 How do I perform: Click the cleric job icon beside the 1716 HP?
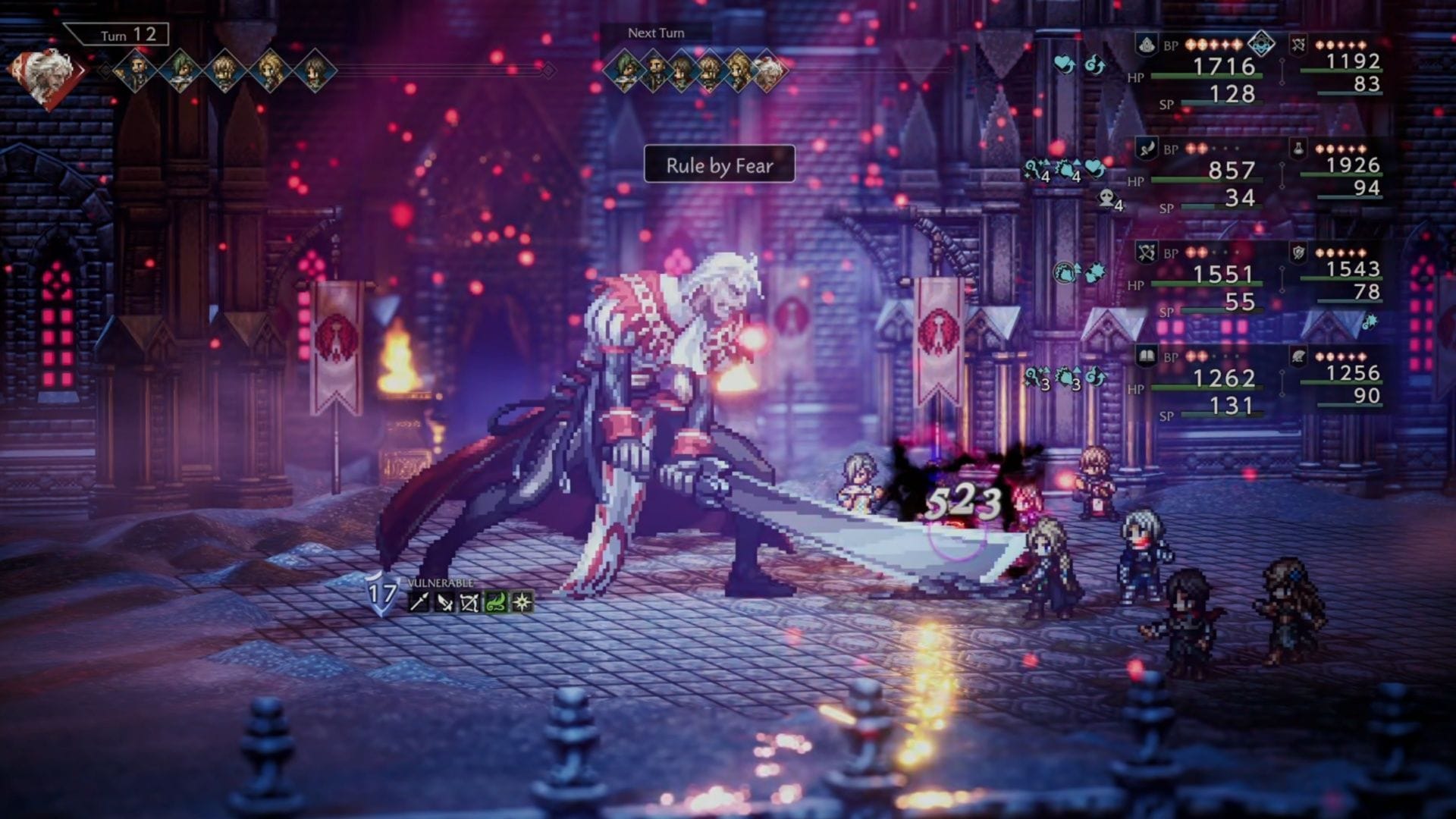[x=1147, y=45]
